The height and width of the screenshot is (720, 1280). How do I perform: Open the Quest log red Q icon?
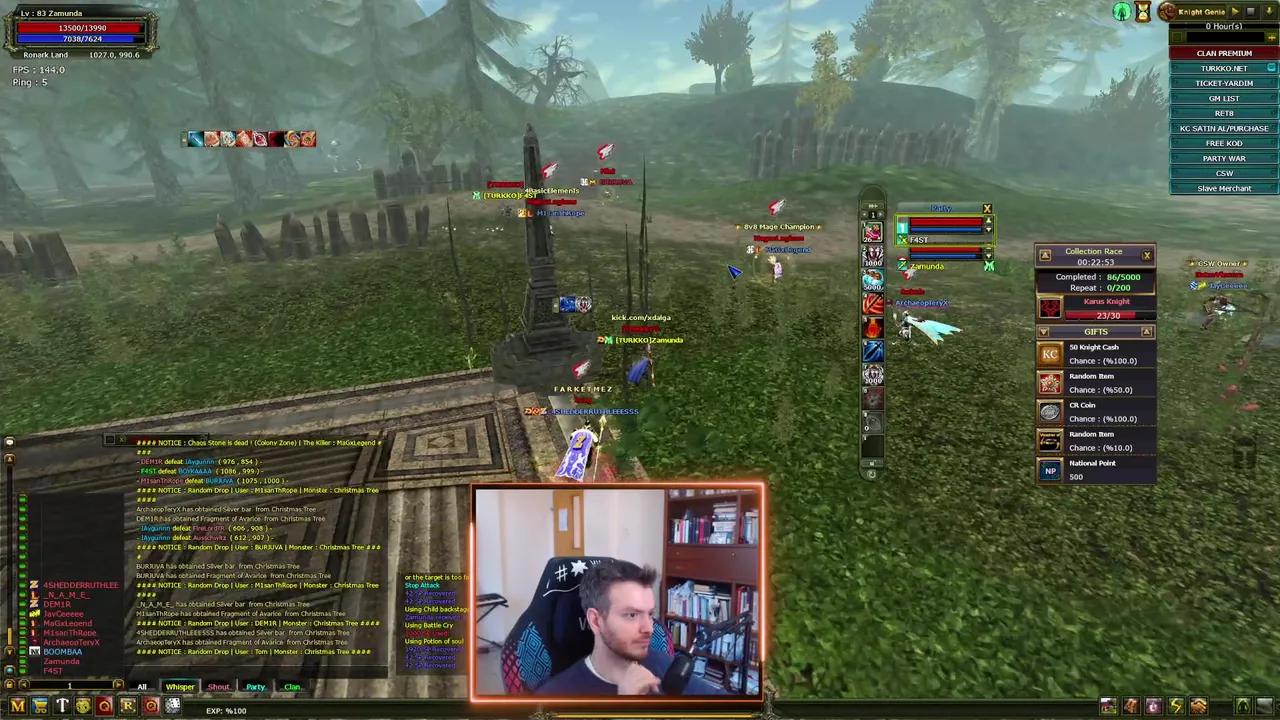pos(105,708)
